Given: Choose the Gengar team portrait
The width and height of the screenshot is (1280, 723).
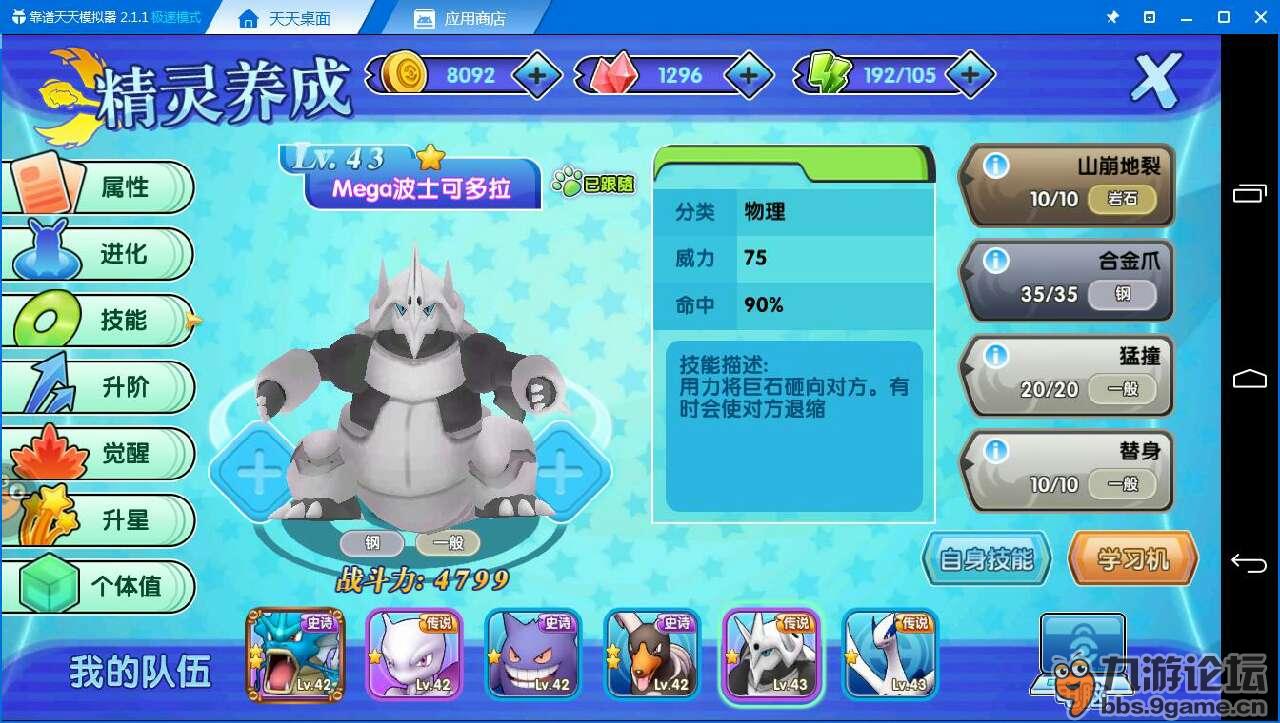Looking at the screenshot, I should tap(533, 653).
